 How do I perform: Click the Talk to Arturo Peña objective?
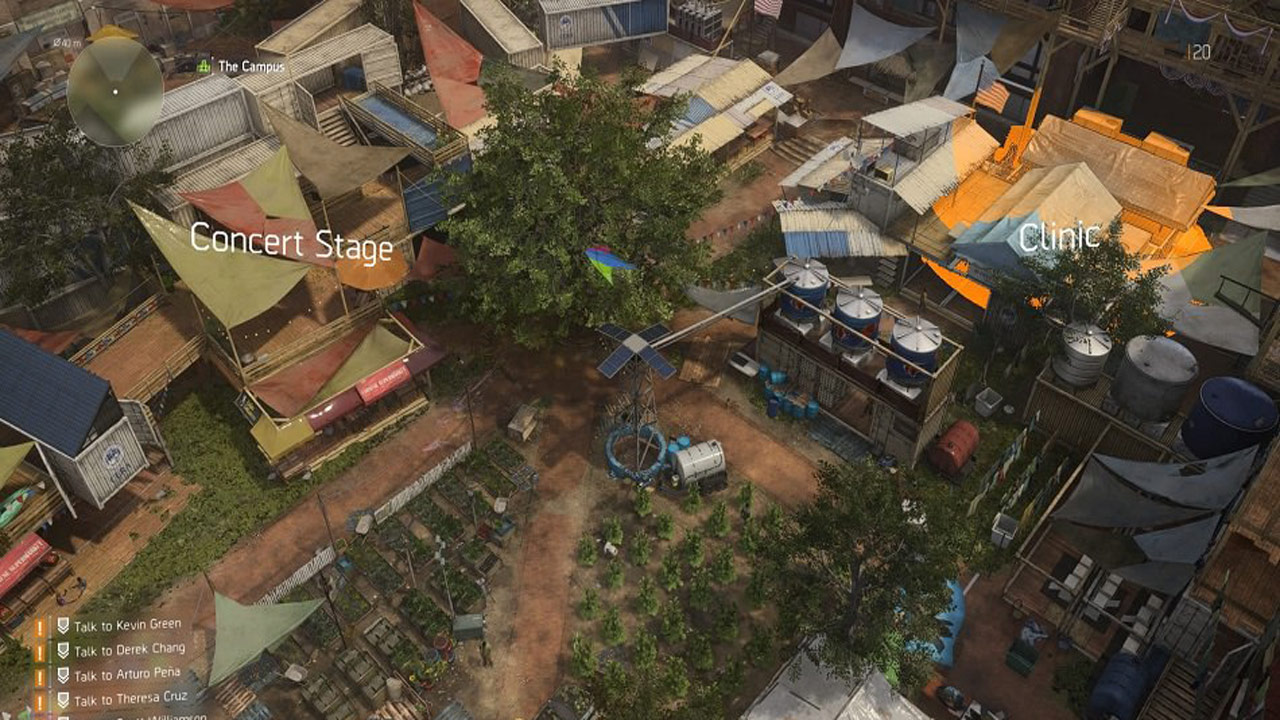(128, 675)
